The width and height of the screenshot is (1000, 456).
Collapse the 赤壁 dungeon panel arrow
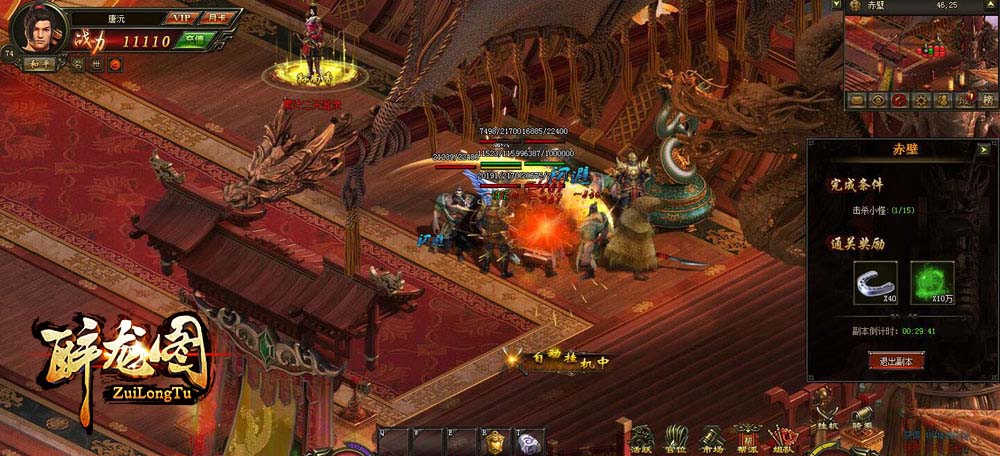[x=984, y=148]
